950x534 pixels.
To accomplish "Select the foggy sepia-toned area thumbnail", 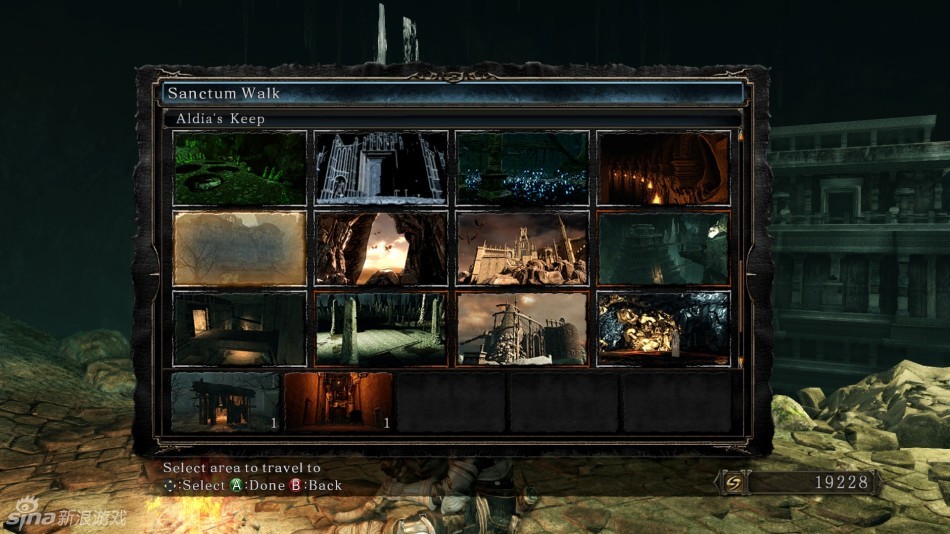I will [239, 248].
